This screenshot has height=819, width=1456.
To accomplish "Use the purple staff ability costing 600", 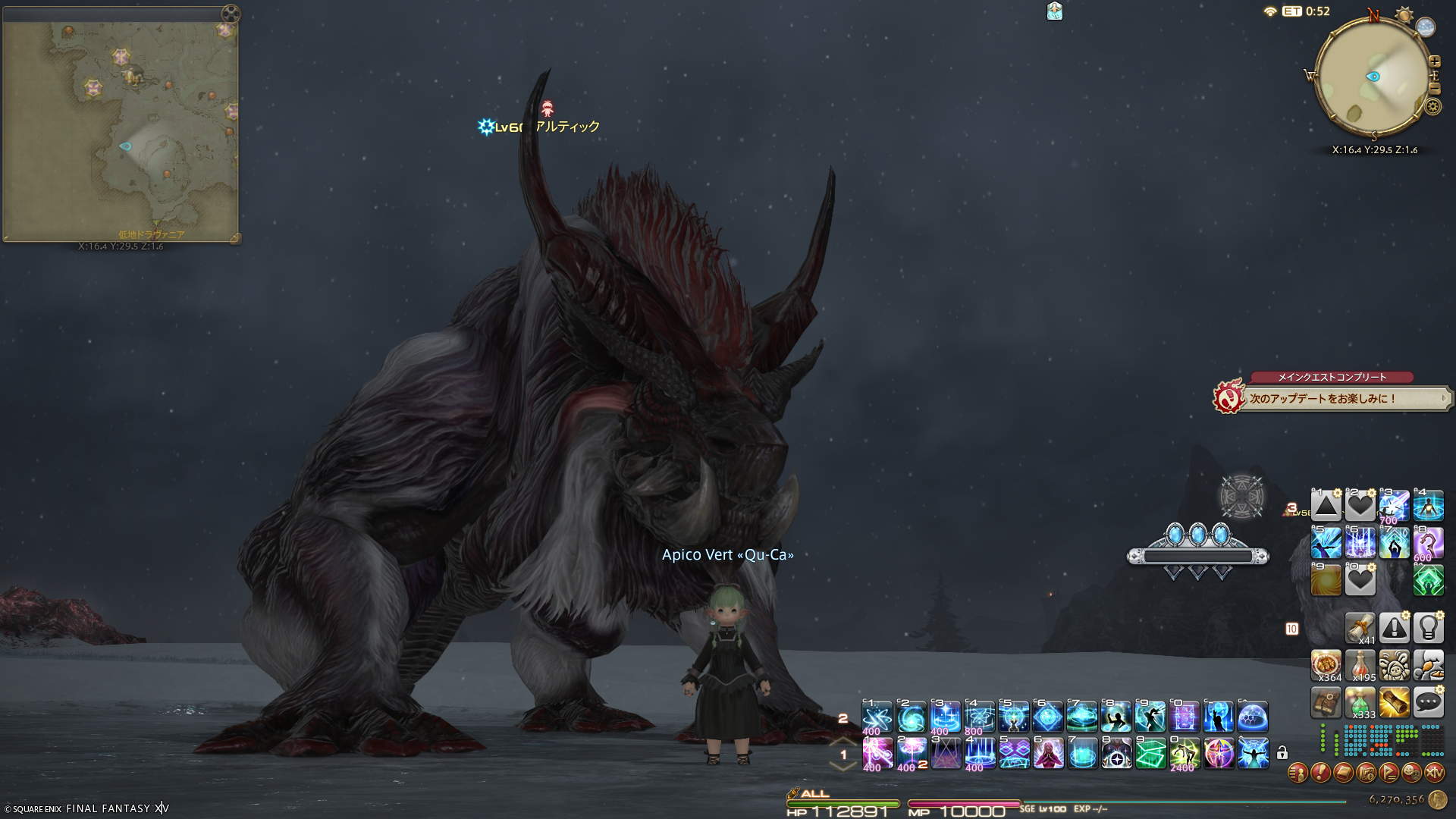I will (x=1428, y=544).
